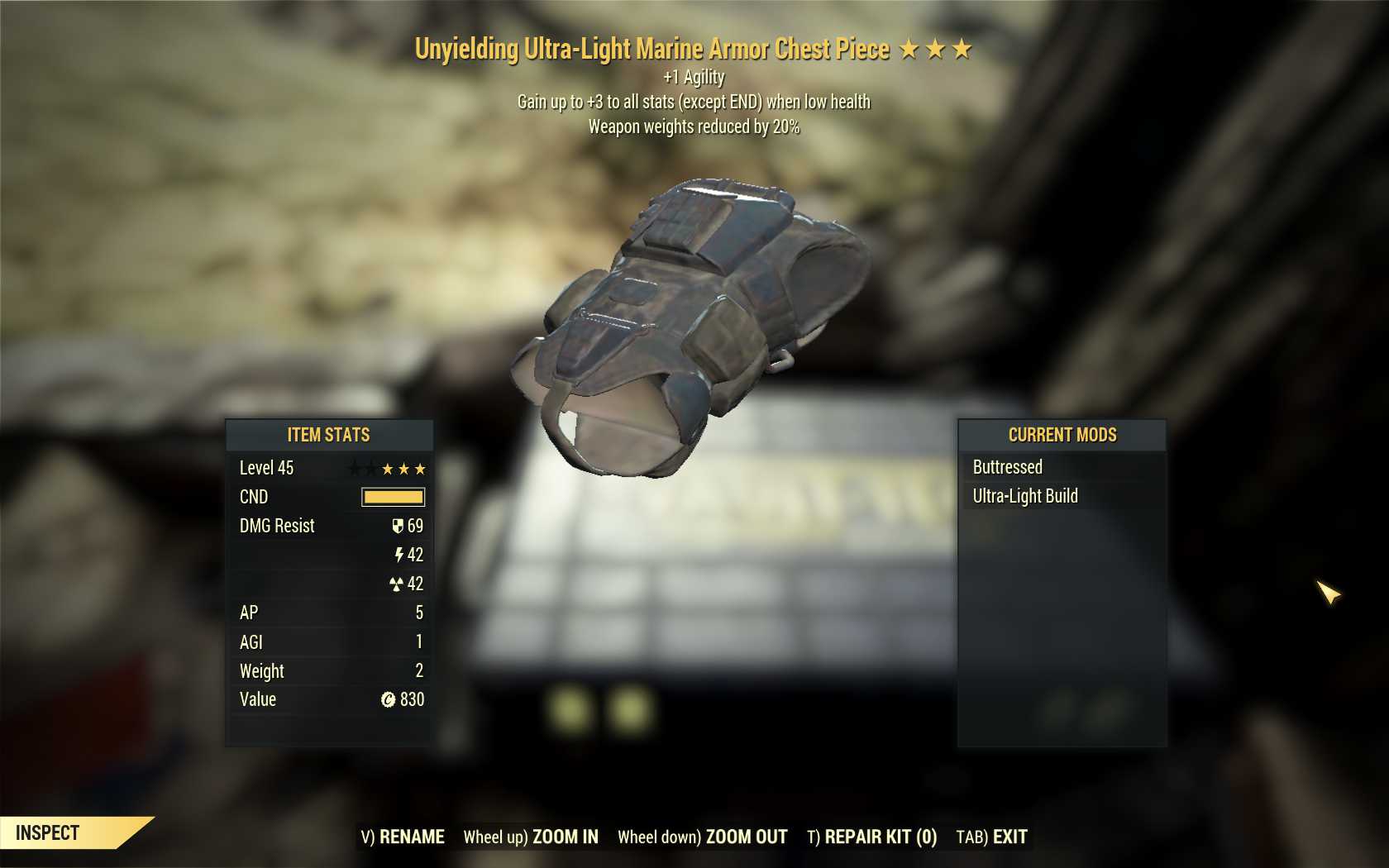Use the Repair Kit option
Image resolution: width=1389 pixels, height=868 pixels.
871,837
